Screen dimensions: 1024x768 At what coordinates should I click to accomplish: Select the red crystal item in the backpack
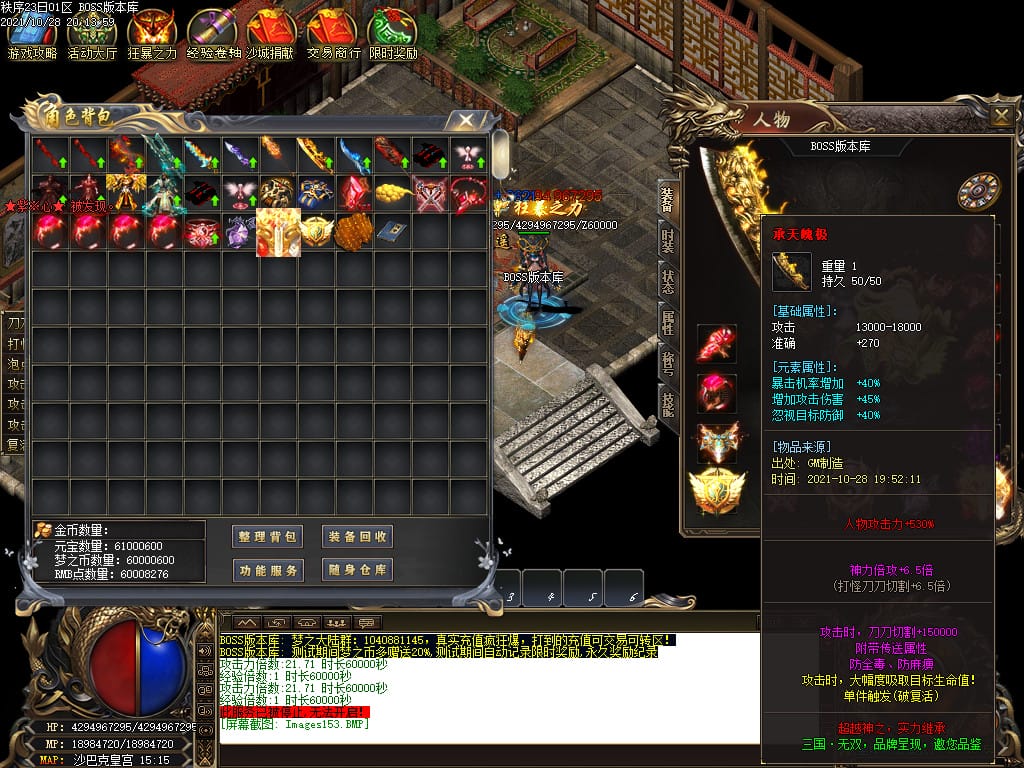[352, 192]
